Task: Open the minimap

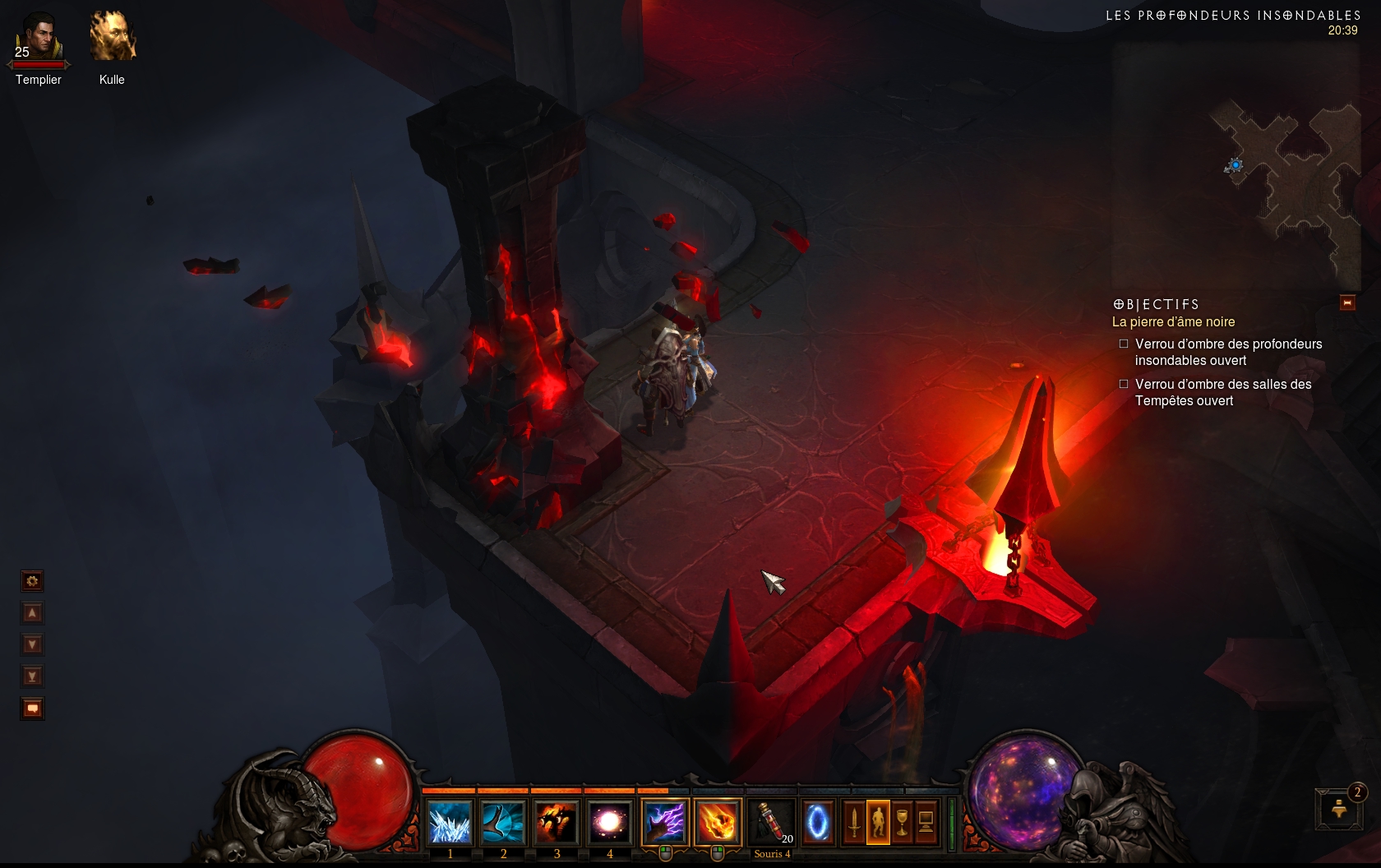Action: [x=1282, y=181]
